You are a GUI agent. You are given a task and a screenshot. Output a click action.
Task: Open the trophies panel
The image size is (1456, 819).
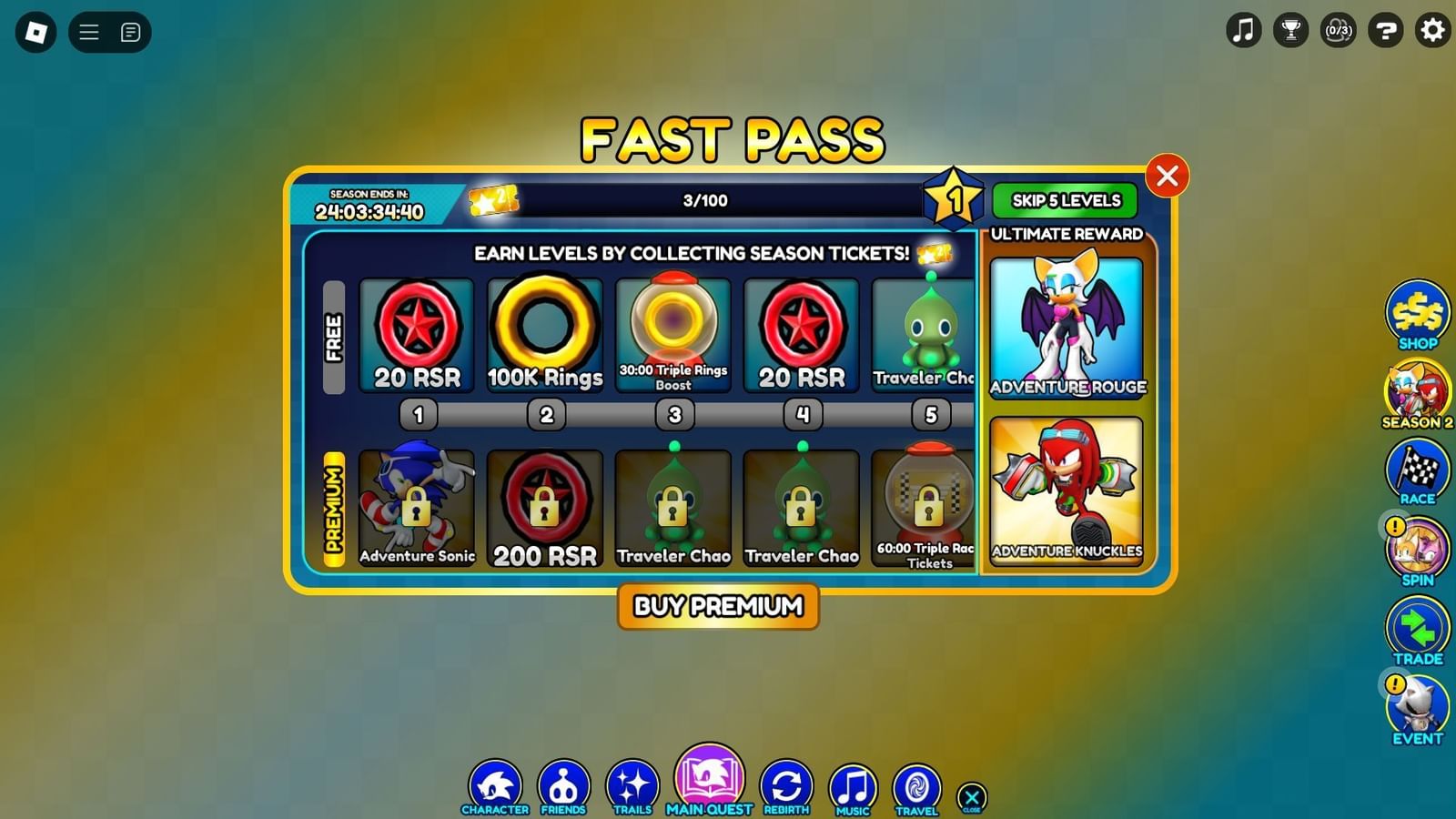pyautogui.click(x=1290, y=30)
